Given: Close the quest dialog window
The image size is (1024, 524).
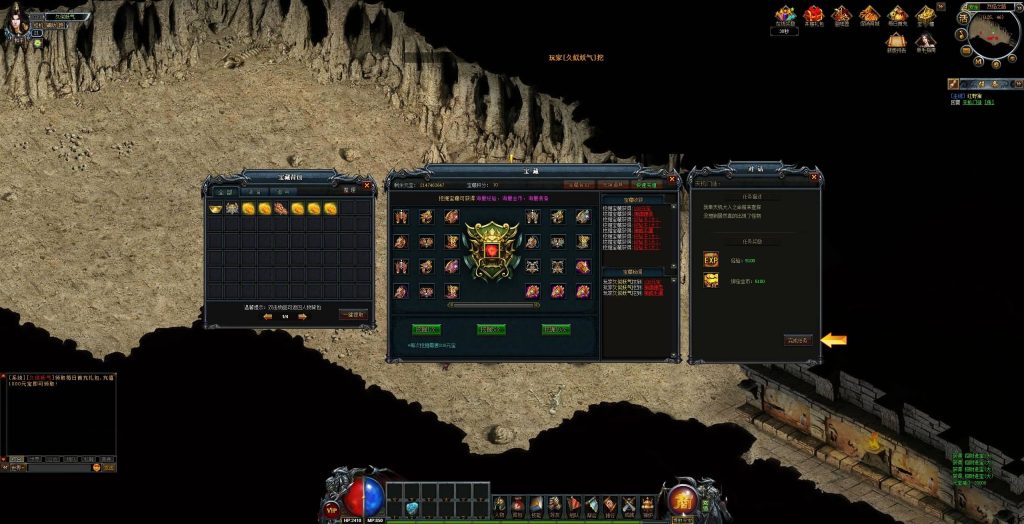Looking at the screenshot, I should click(x=816, y=179).
